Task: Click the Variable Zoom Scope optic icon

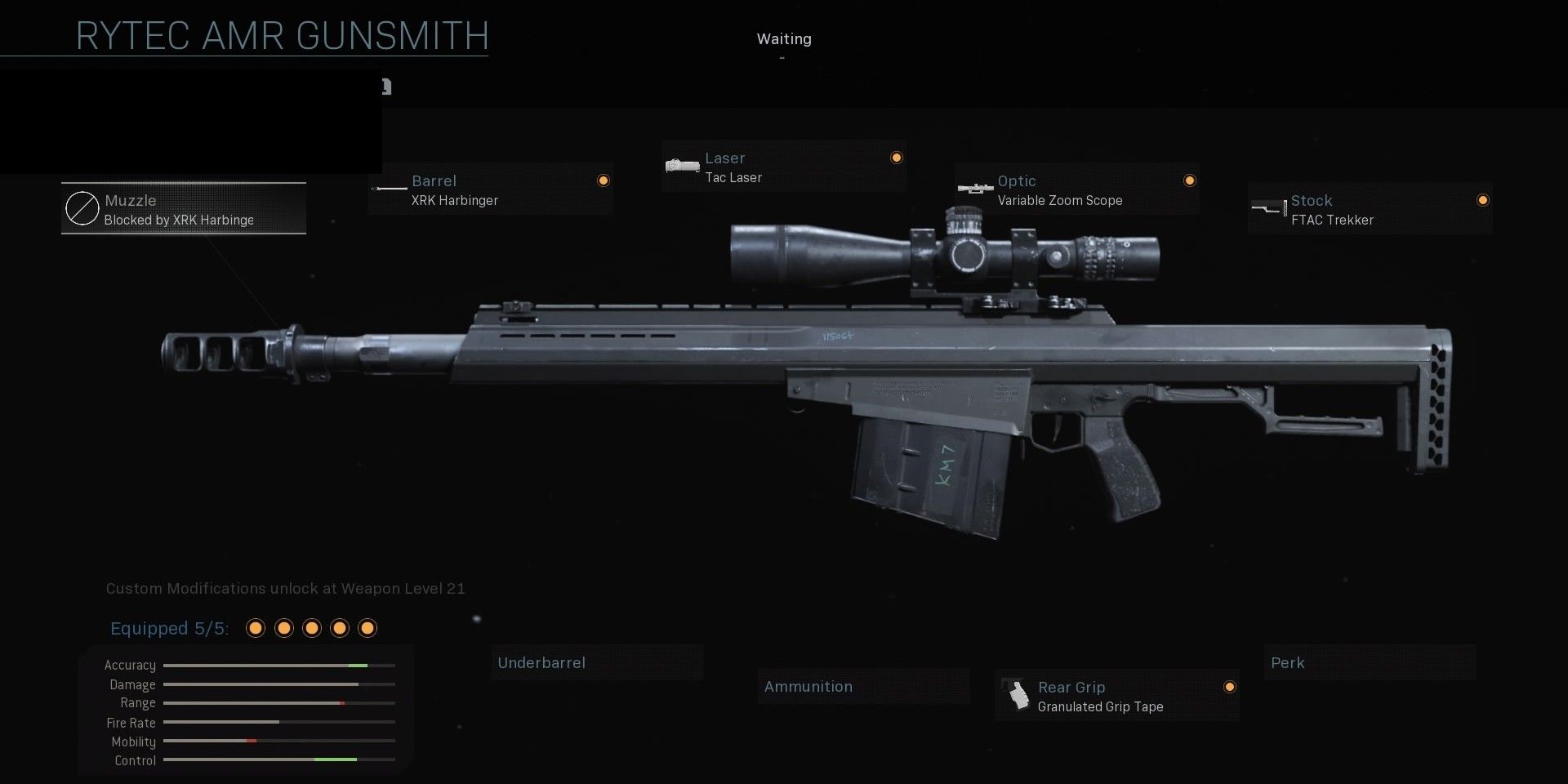Action: tap(974, 189)
